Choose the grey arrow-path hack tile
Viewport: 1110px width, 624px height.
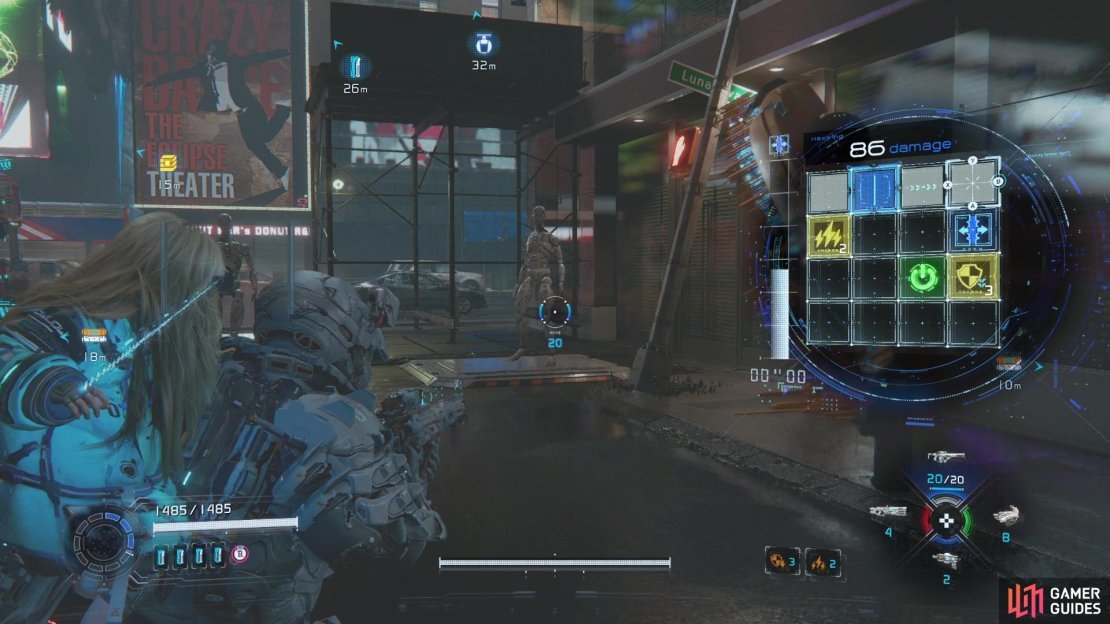point(922,188)
